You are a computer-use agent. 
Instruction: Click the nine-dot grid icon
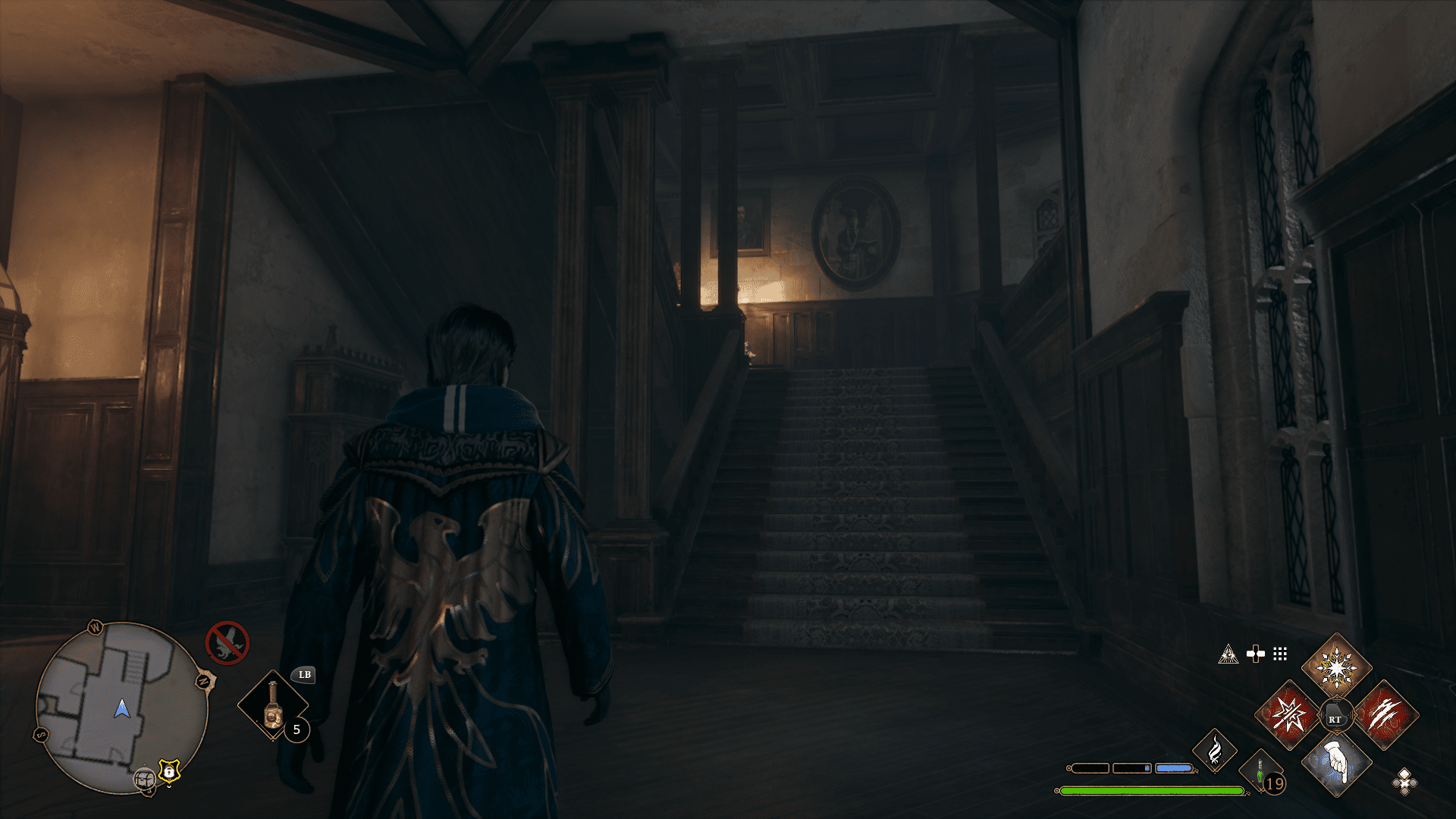(x=1280, y=654)
